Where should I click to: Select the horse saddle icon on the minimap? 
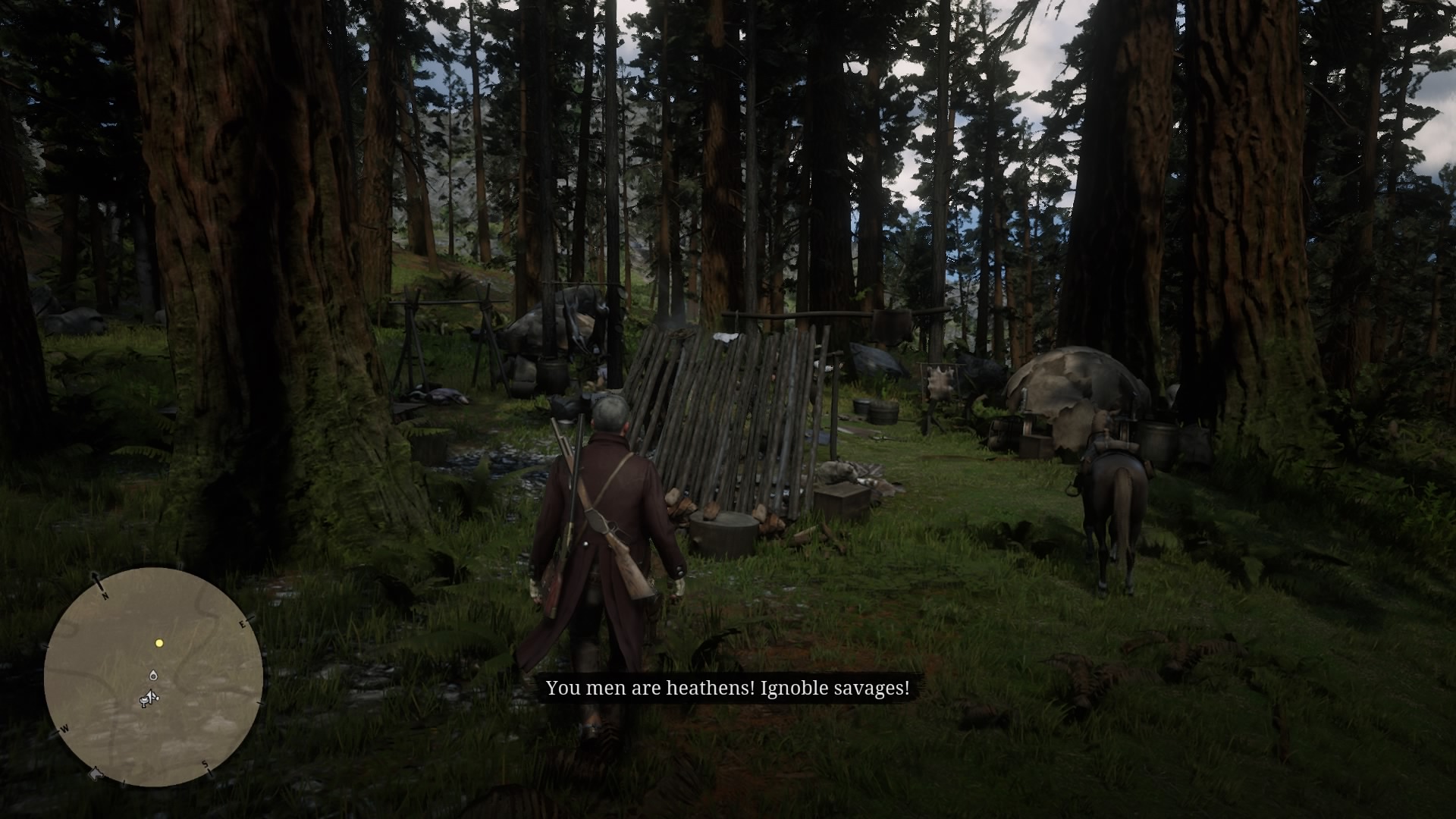tap(143, 702)
